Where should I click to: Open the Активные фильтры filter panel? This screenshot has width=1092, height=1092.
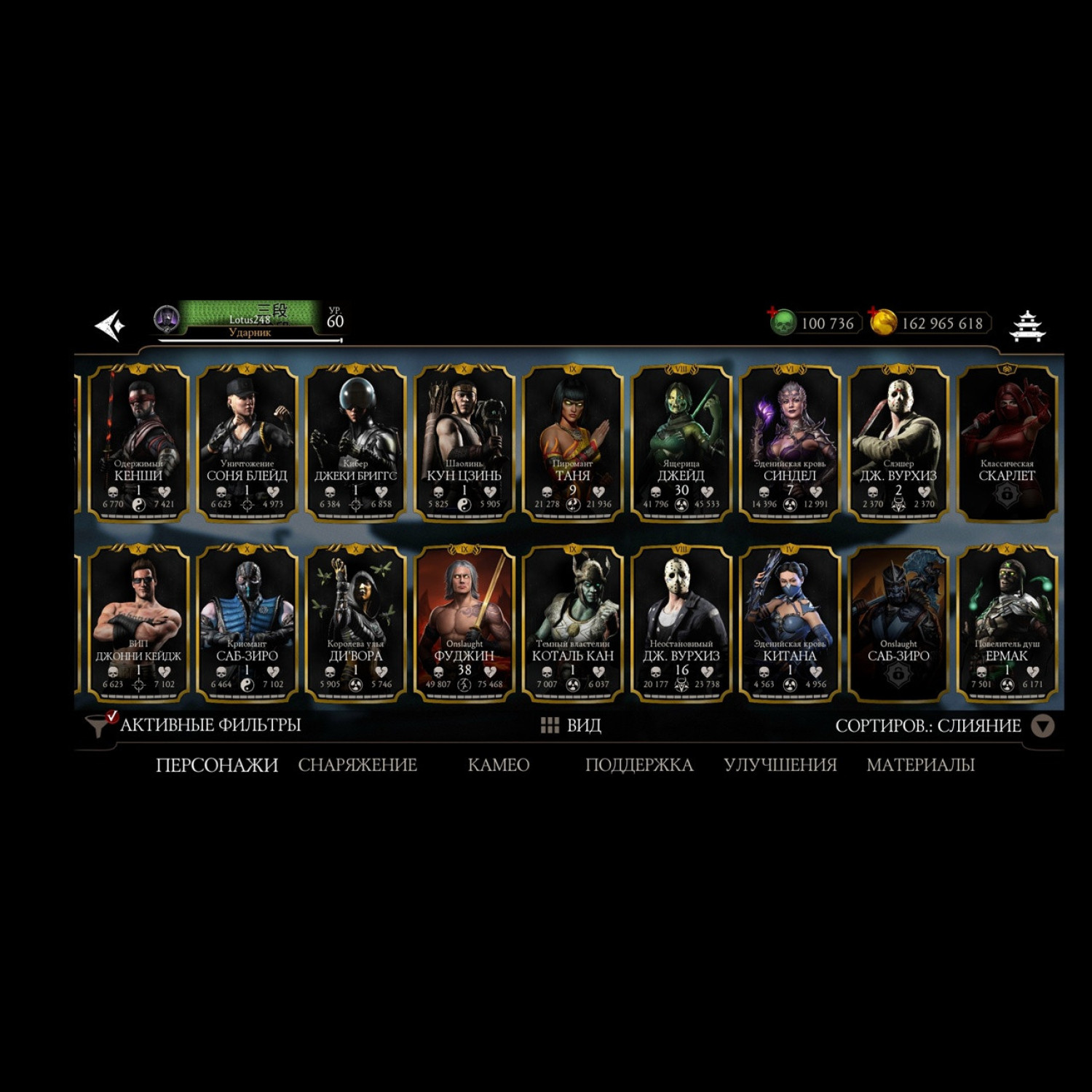point(195,725)
